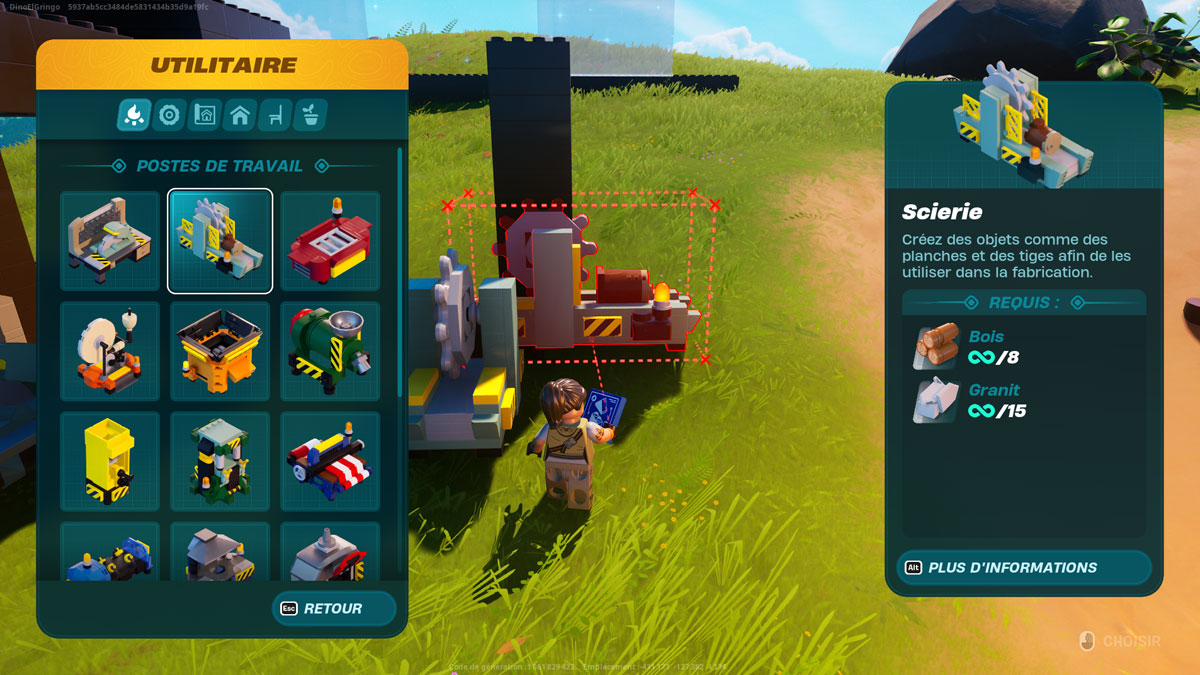Select the green grinder machine with funnel

click(x=330, y=351)
